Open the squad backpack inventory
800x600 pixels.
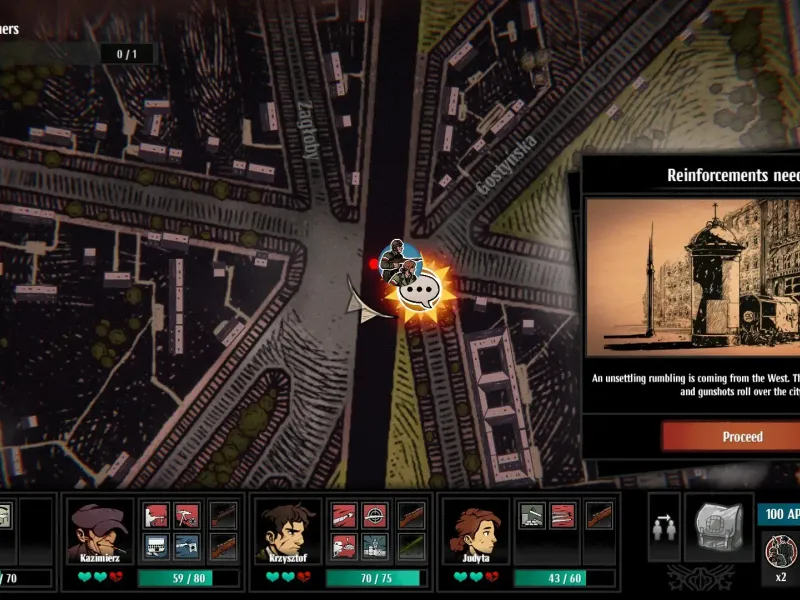click(717, 527)
